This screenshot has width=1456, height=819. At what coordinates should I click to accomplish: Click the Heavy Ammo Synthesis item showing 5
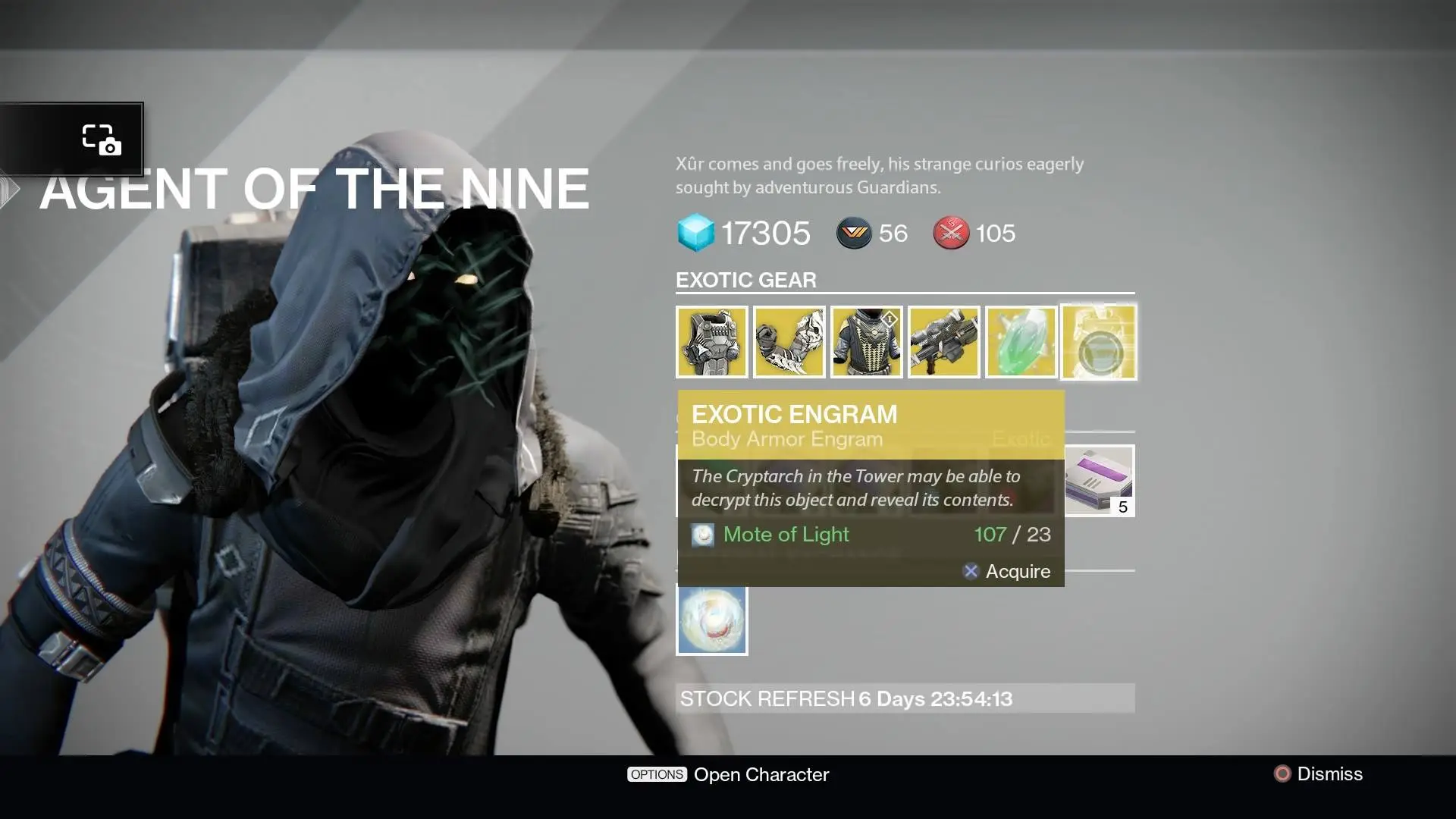(1099, 481)
